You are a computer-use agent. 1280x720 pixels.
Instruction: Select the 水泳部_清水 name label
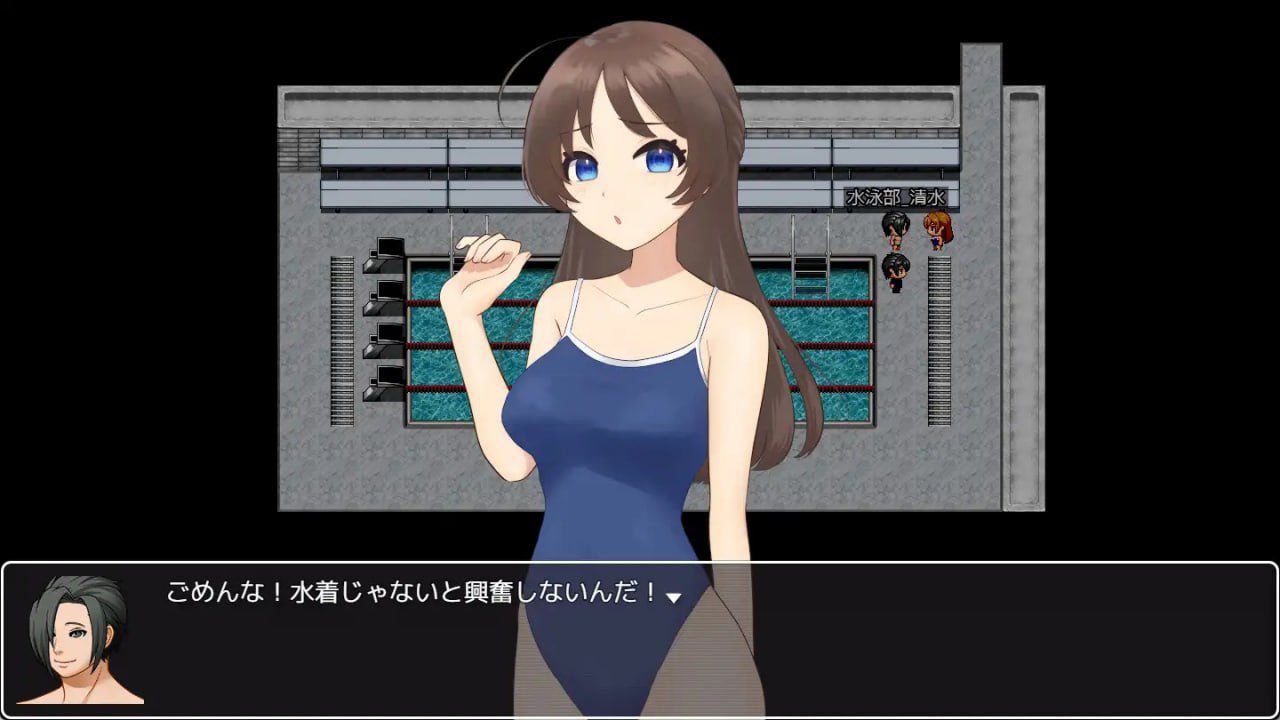pyautogui.click(x=896, y=198)
